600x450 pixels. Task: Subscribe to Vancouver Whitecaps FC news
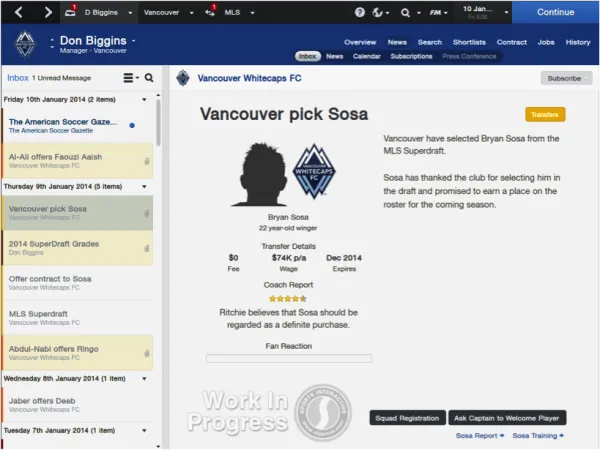[565, 78]
